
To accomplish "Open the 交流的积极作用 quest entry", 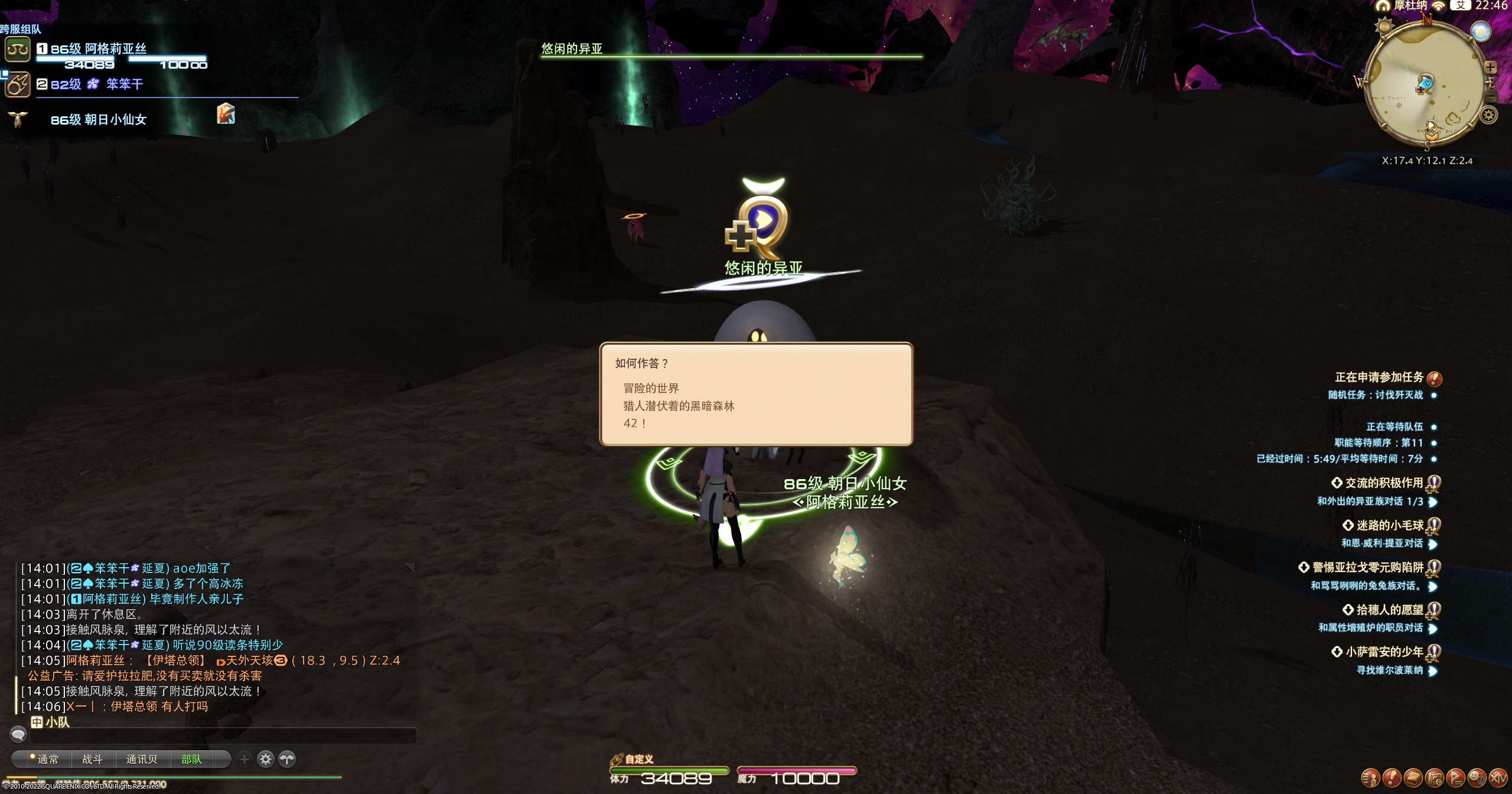I will click(x=1383, y=483).
